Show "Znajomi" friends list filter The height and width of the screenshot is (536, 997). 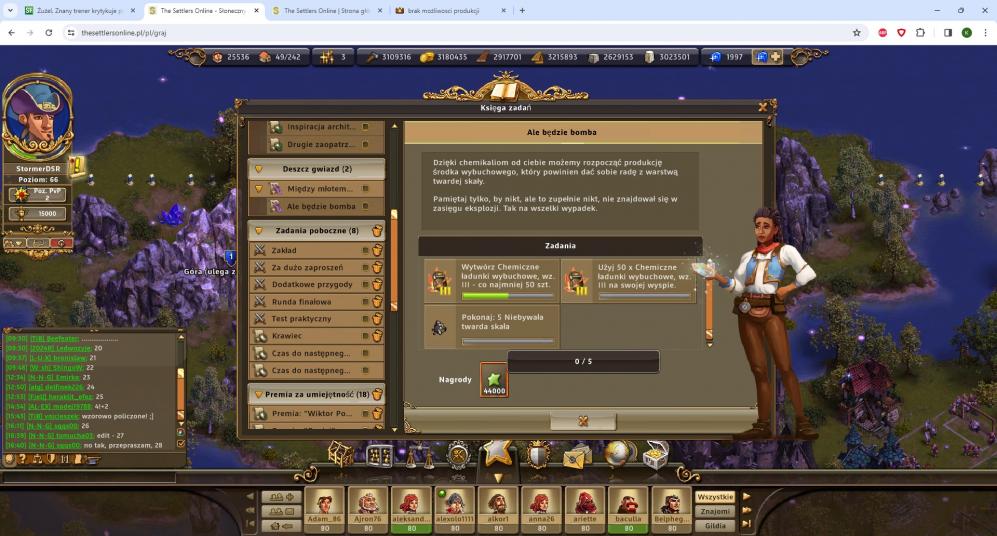coord(715,511)
